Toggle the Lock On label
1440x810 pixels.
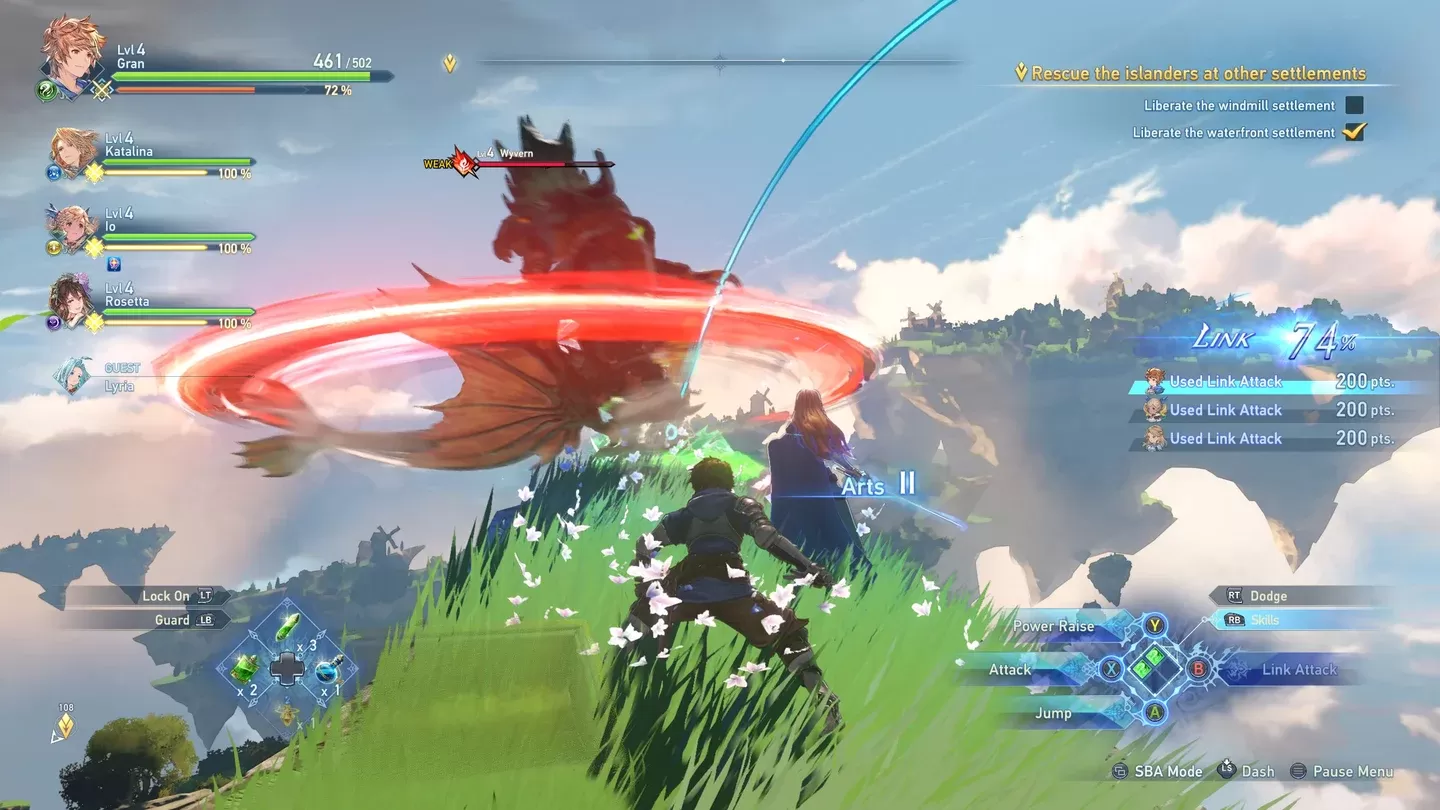point(165,596)
